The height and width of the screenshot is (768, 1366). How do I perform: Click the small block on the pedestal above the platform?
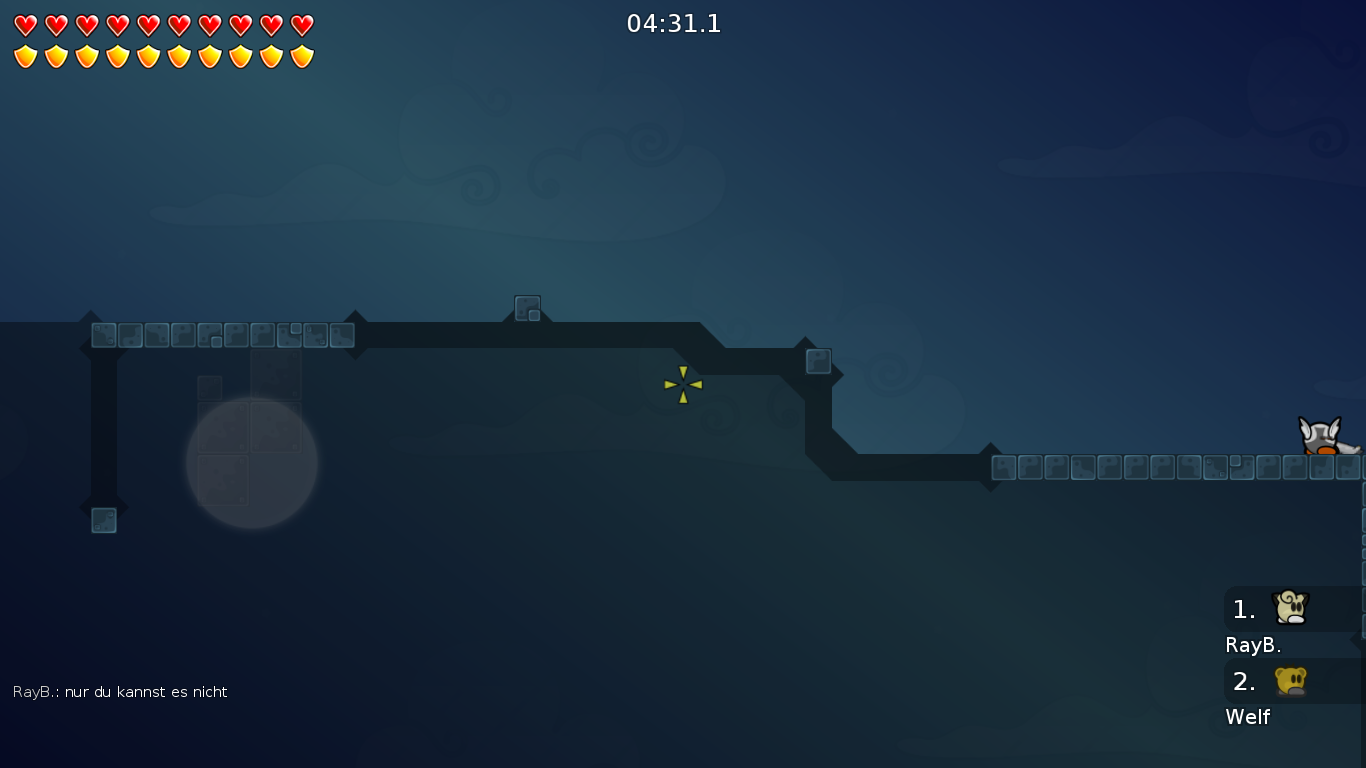coord(528,309)
